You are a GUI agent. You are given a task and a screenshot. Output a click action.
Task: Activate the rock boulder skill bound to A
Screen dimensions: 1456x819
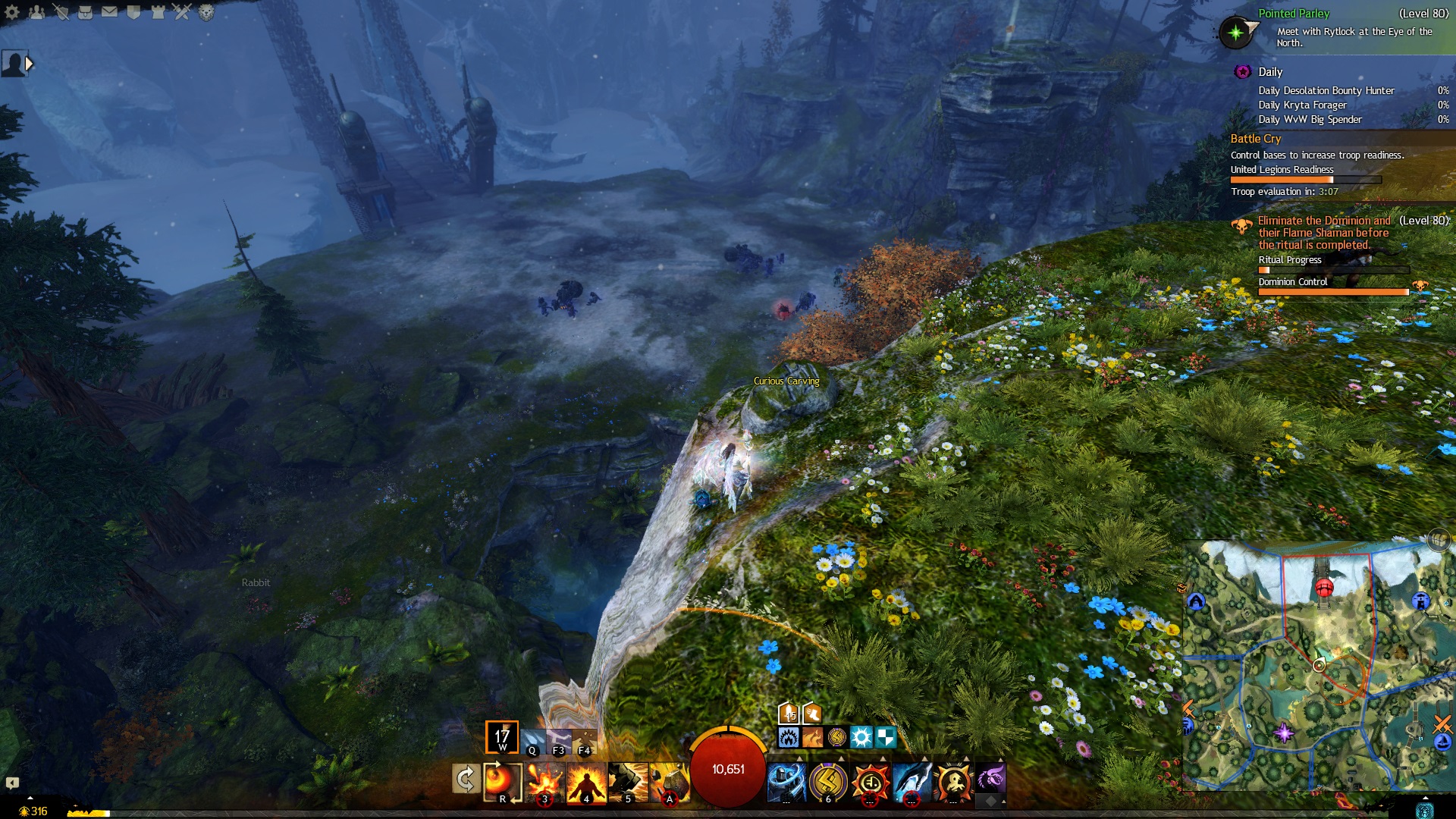tap(670, 782)
